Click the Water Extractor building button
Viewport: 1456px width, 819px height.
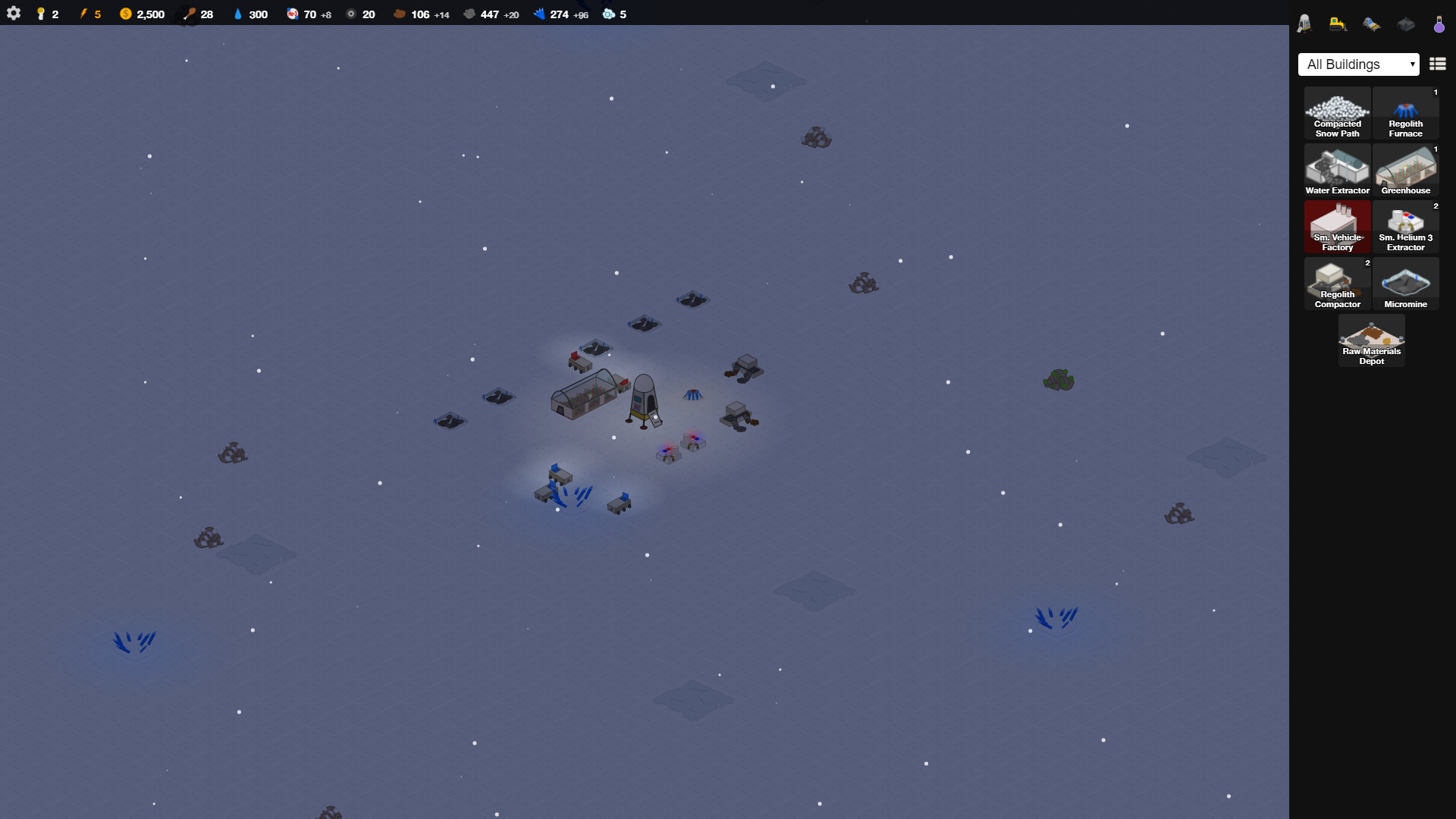1337,169
